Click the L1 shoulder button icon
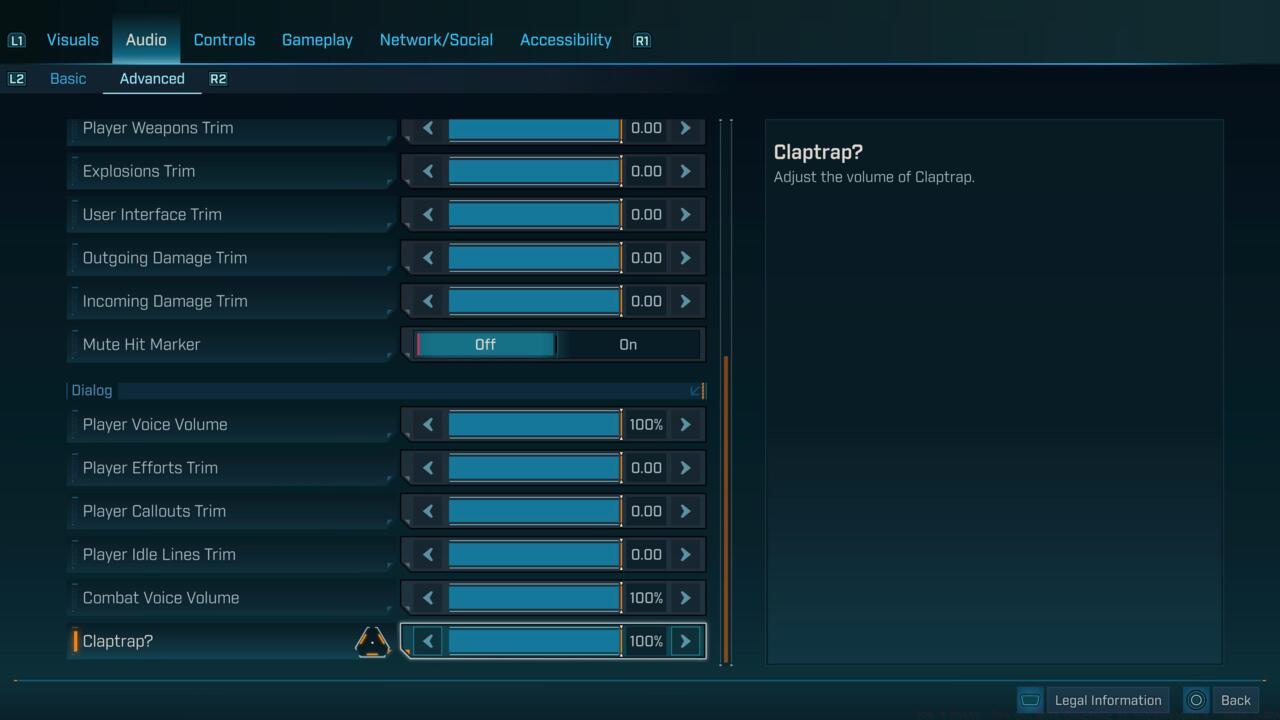 pyautogui.click(x=16, y=40)
